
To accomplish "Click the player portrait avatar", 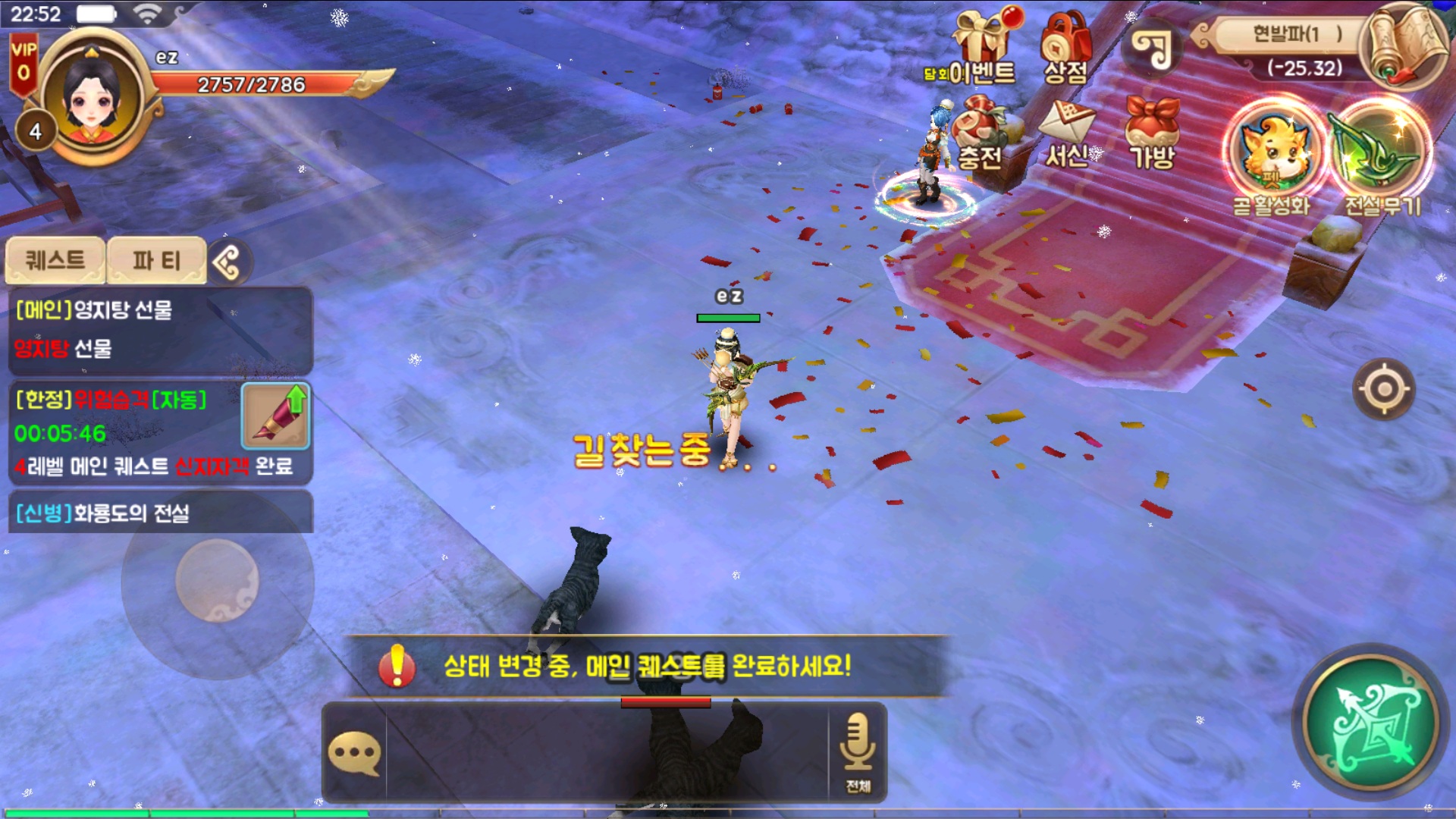I will pos(93,99).
